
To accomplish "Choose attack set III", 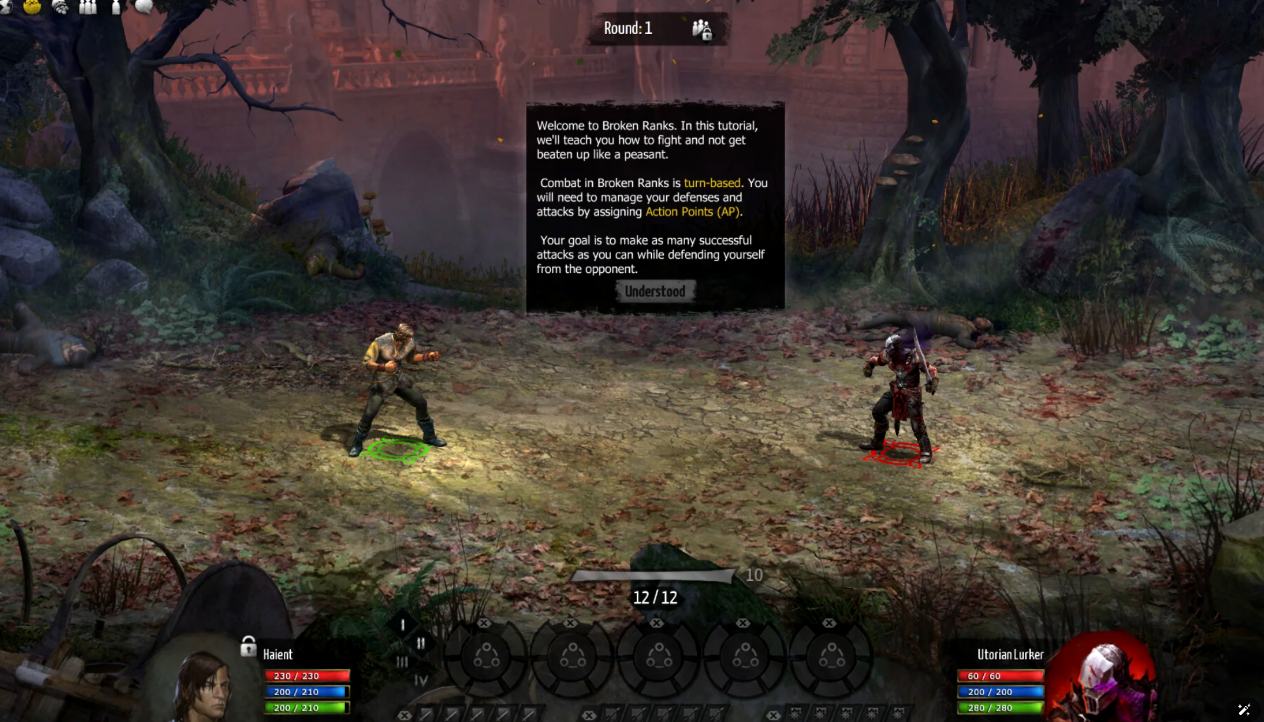I will click(402, 661).
